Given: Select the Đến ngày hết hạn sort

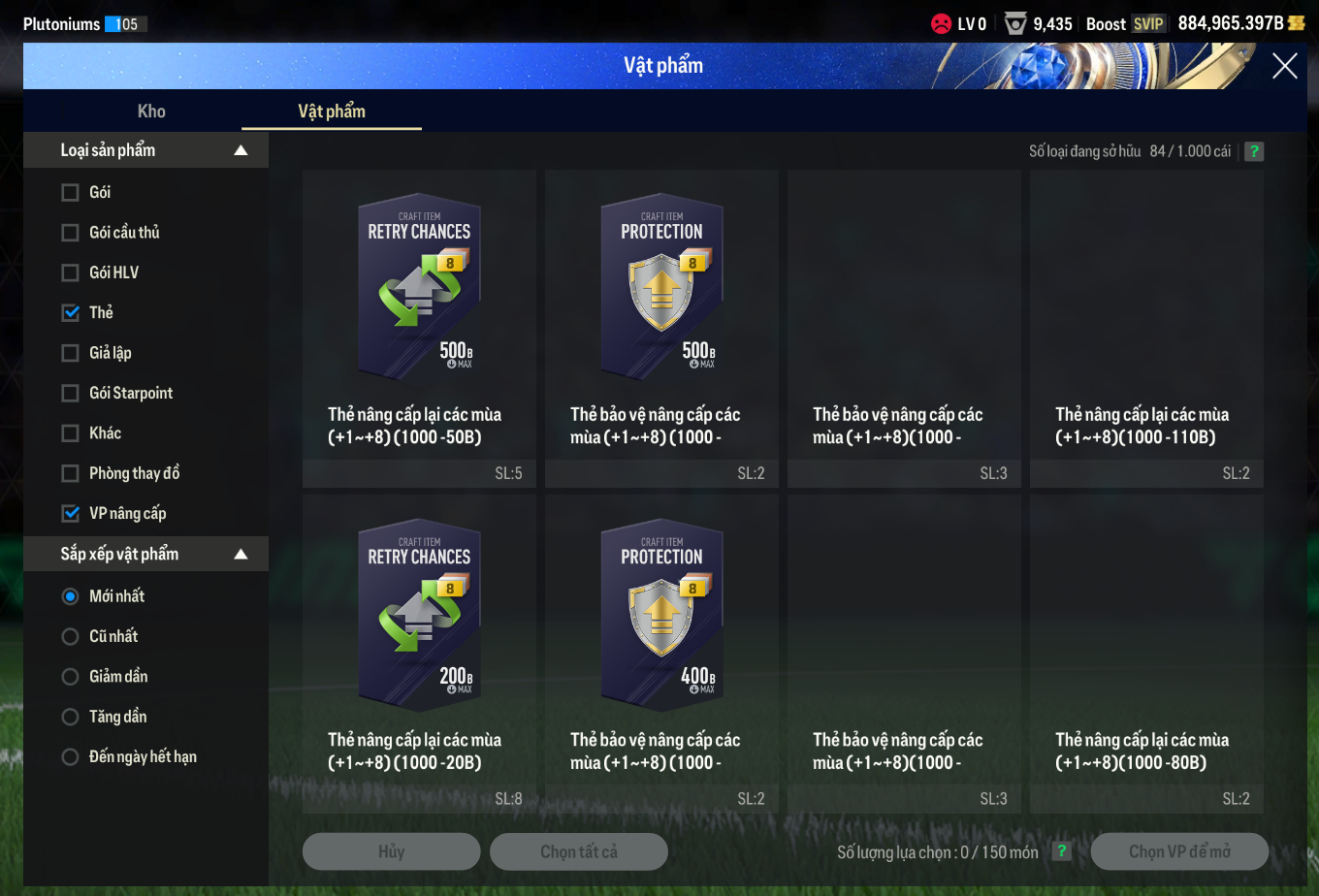Looking at the screenshot, I should click(x=71, y=757).
